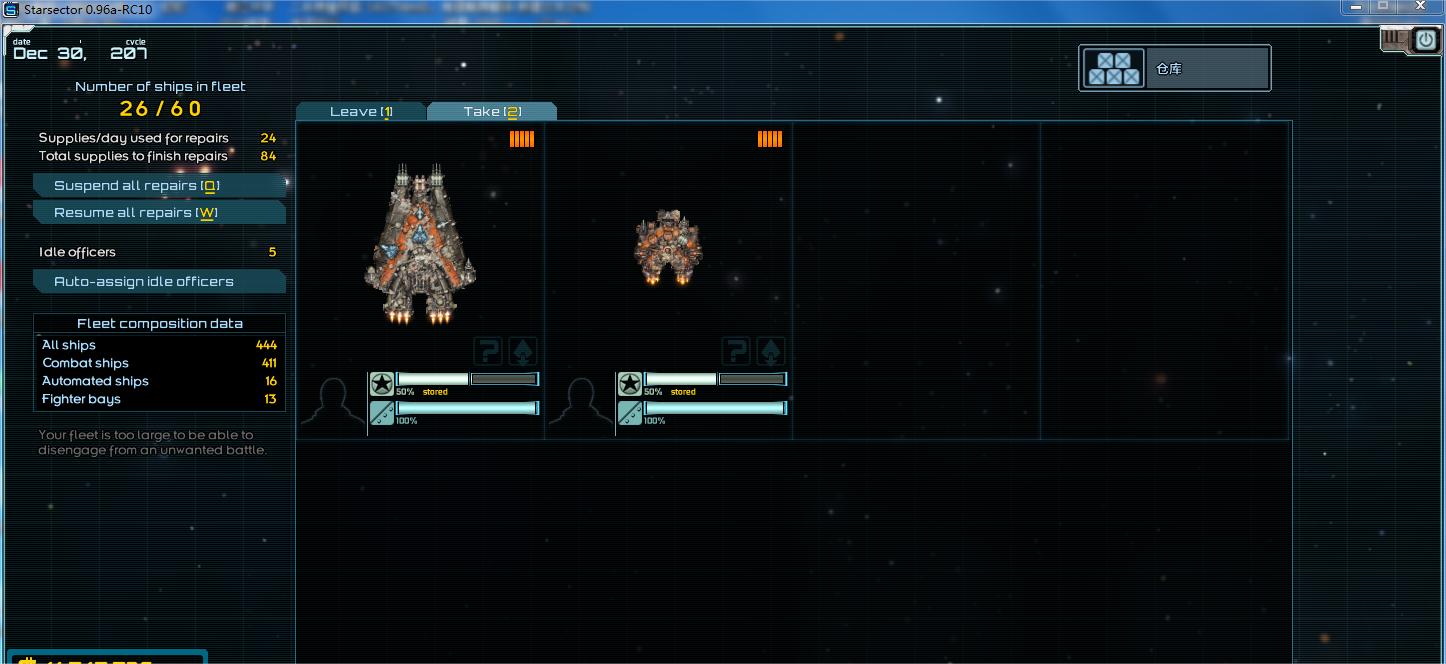The image size is (1446, 664).
Task: Select the small orange ship card
Action: pos(668,247)
